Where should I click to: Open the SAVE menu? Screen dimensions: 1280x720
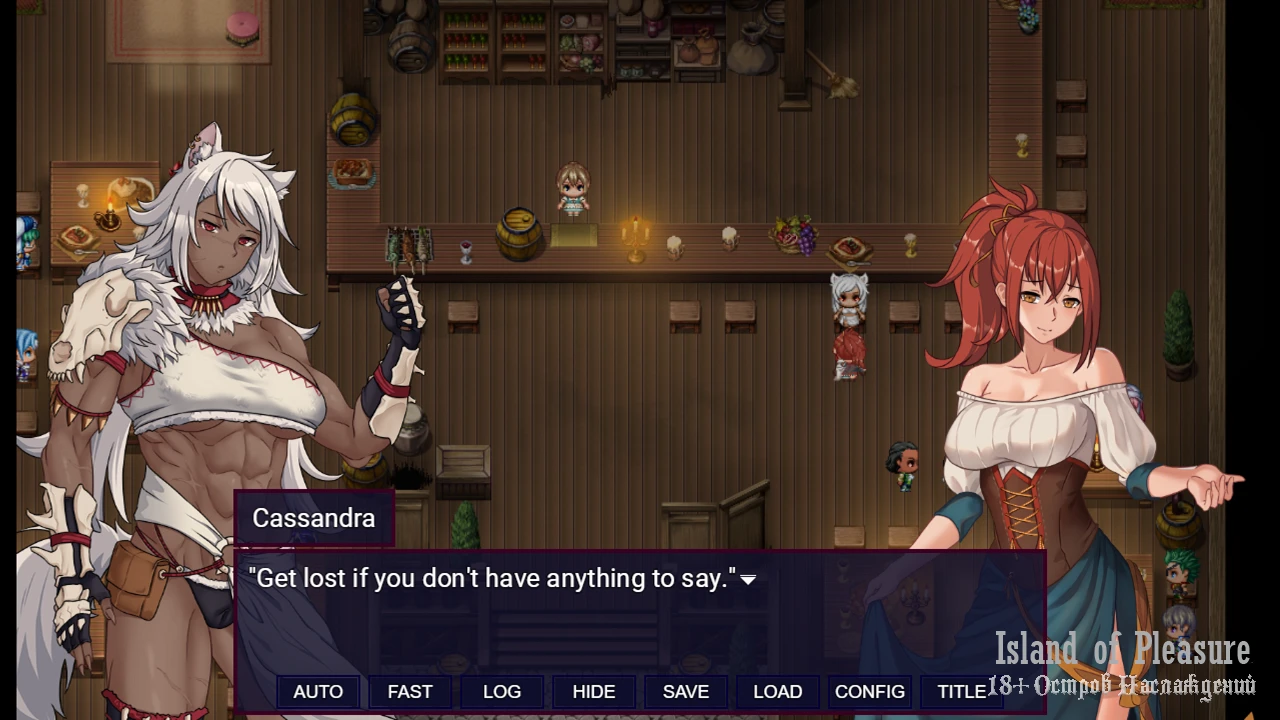pos(686,692)
